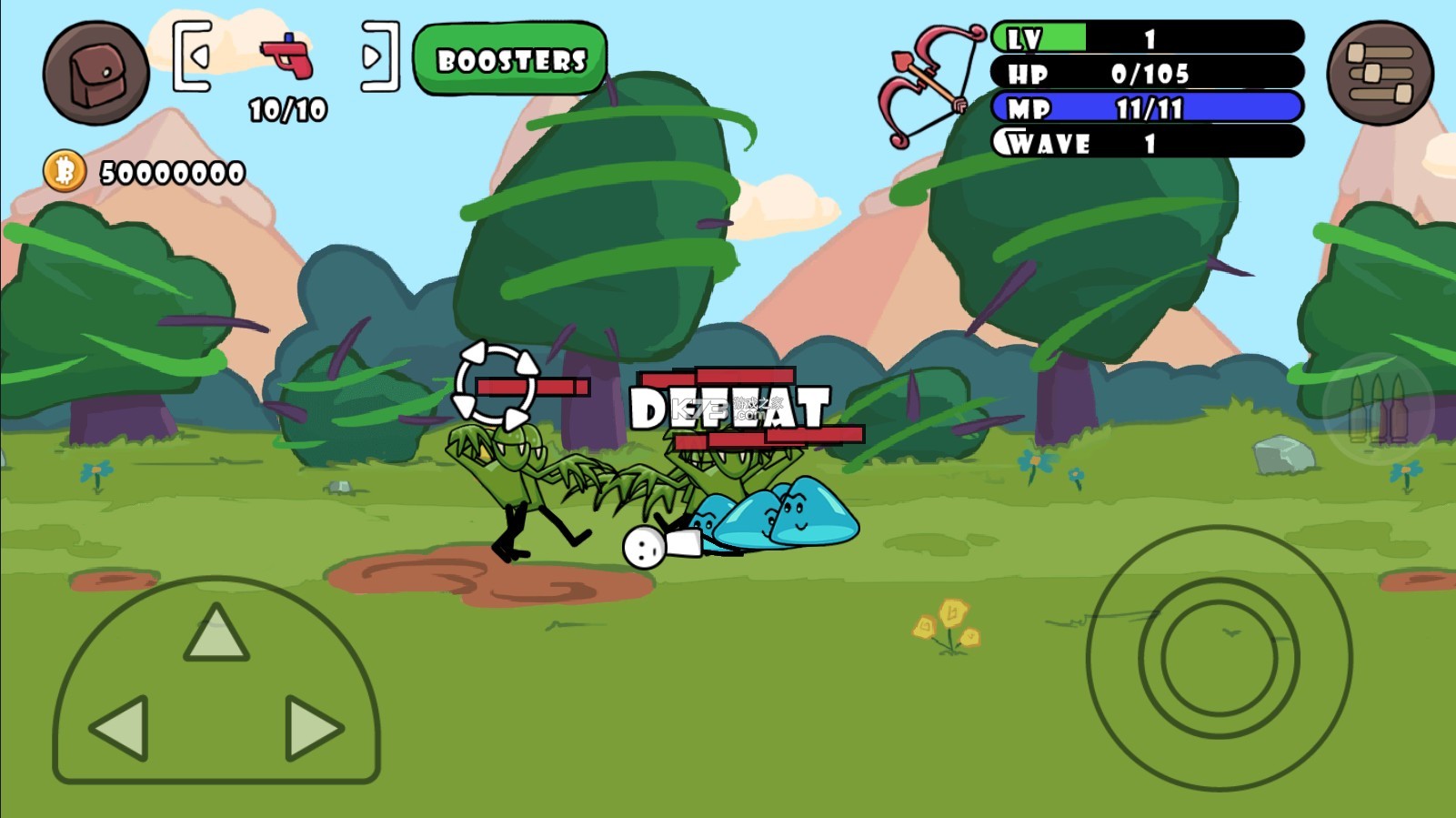Click the gold coin currency icon
Image resolution: width=1456 pixels, height=818 pixels.
pos(65,171)
